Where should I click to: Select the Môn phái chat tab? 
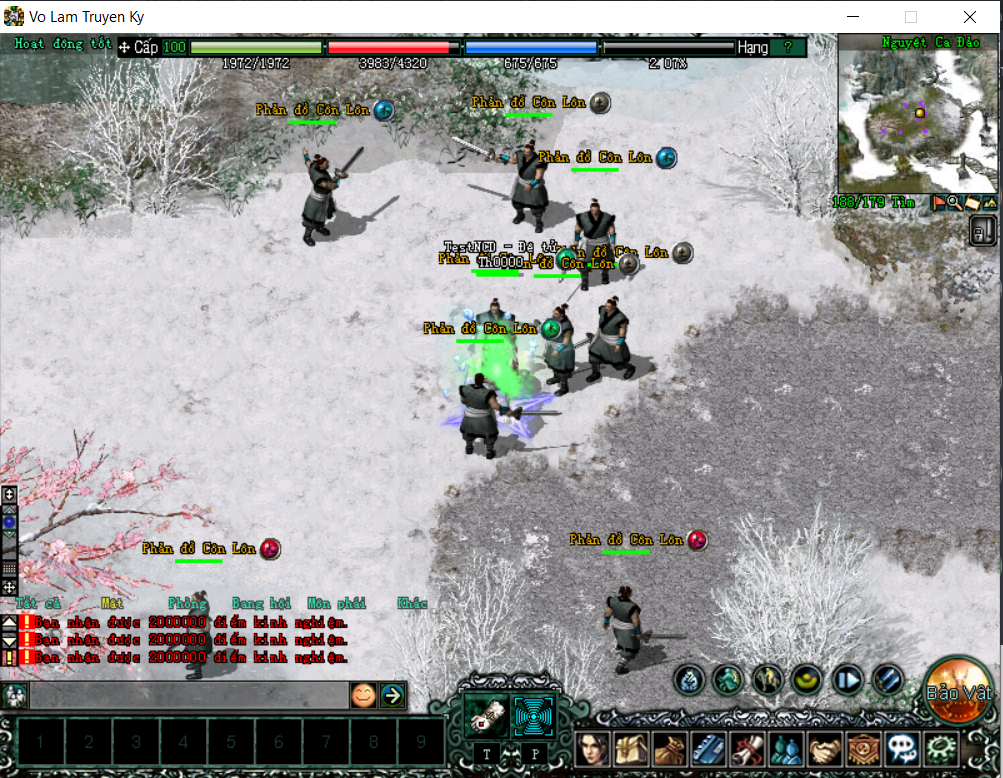(336, 604)
